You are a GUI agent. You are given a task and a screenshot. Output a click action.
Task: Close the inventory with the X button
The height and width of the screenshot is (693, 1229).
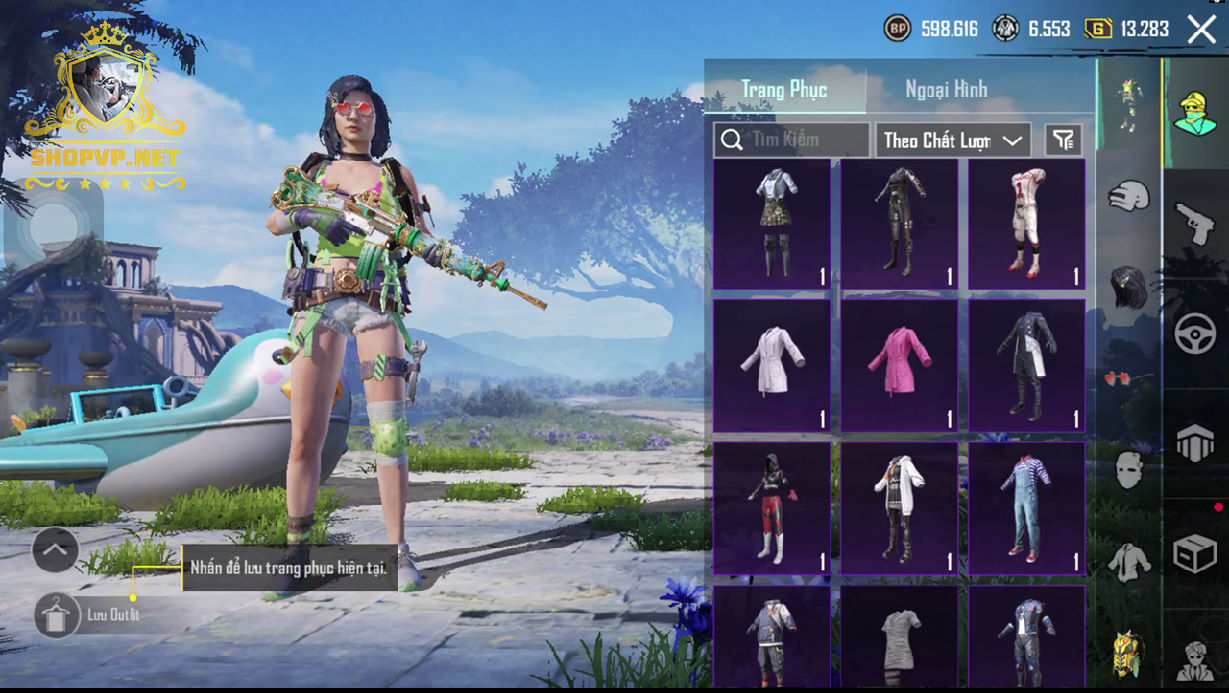(1201, 29)
